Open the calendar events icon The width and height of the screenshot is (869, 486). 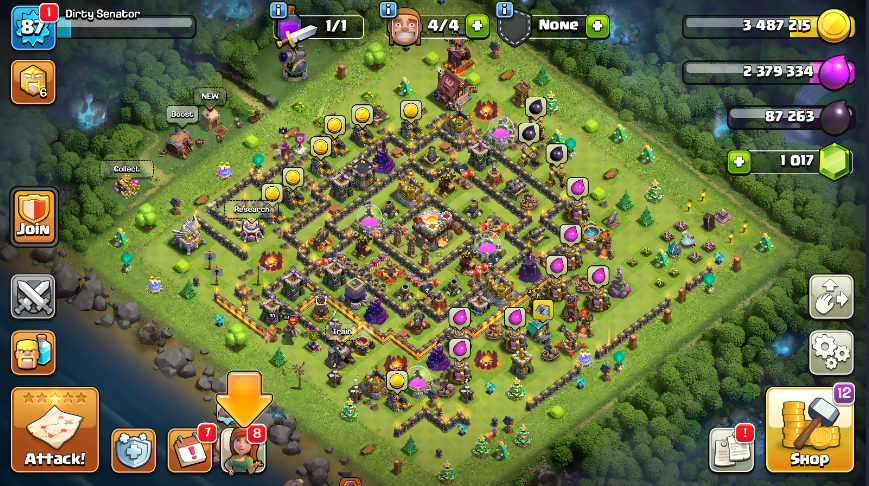coord(188,450)
